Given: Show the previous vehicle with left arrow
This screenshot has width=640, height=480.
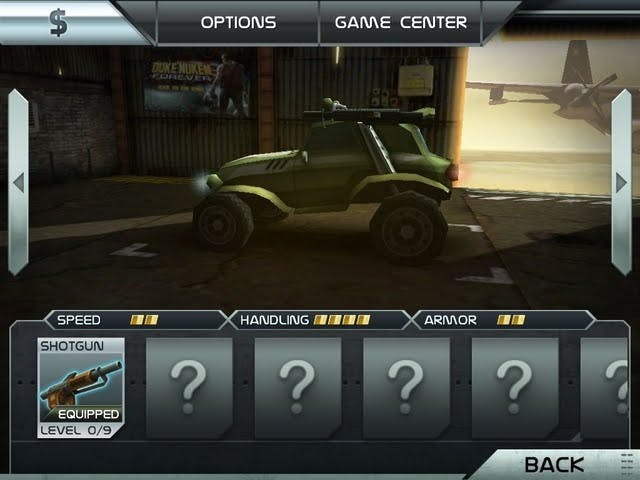Looking at the screenshot, I should coord(18,182).
